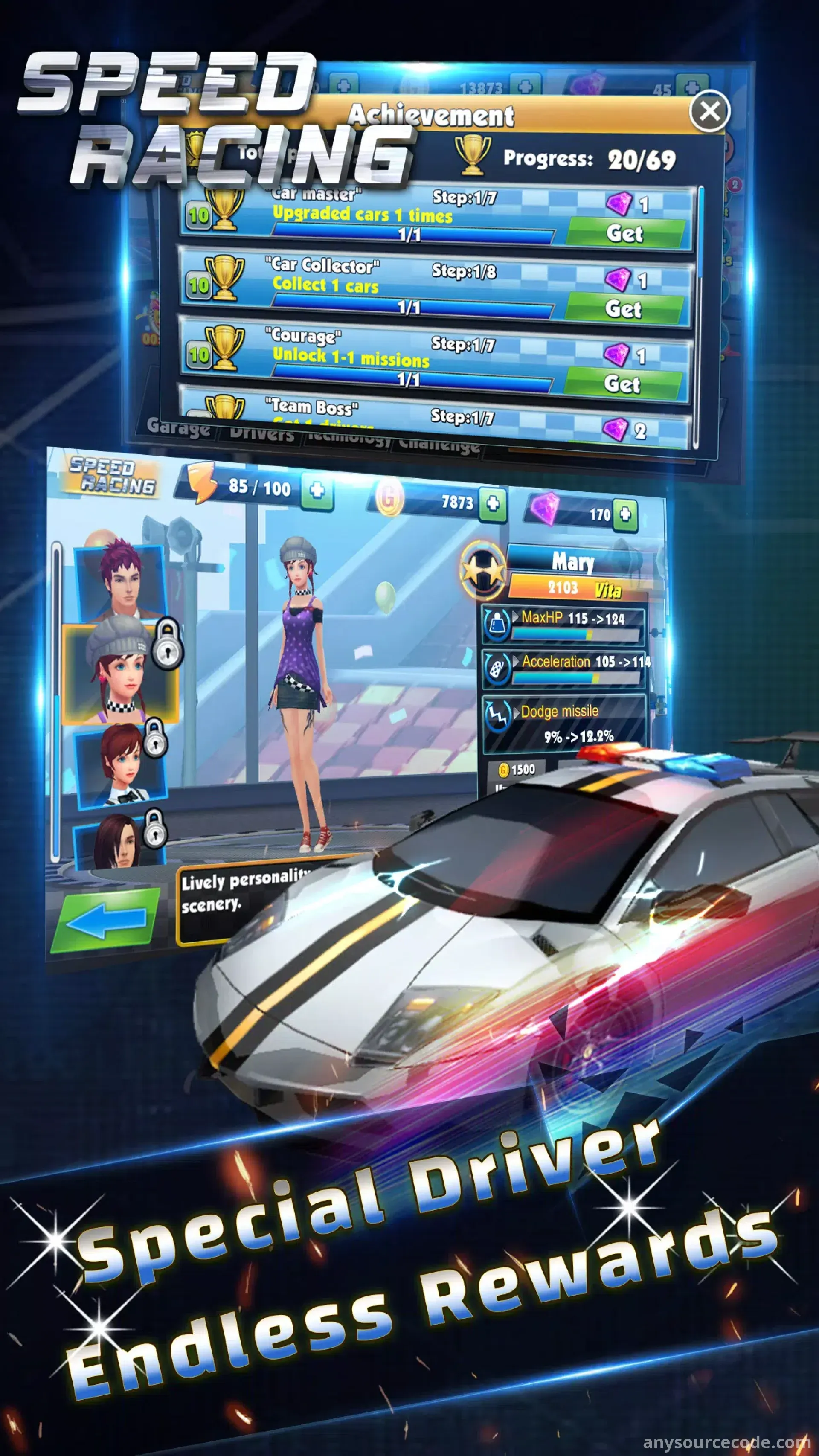
Task: Open the Garage tab
Action: tap(178, 427)
